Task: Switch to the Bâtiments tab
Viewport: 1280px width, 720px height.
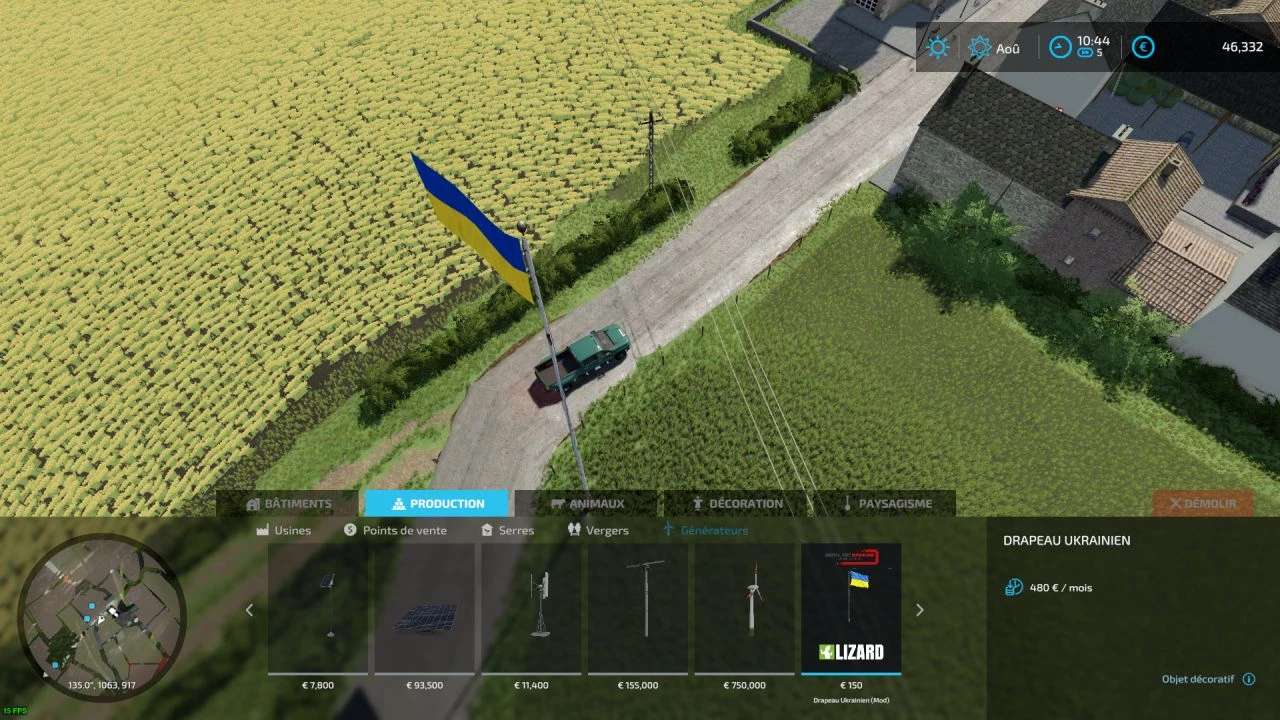Action: 288,504
